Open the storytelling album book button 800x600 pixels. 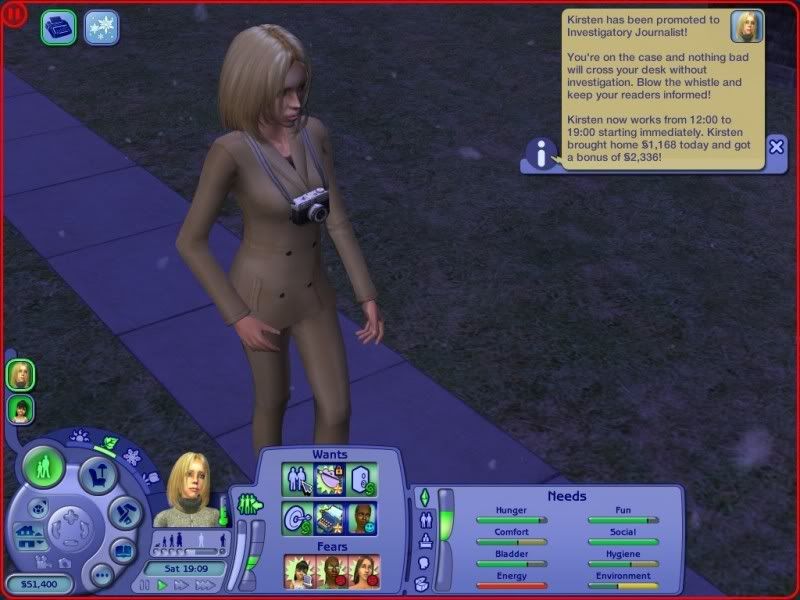(x=122, y=550)
